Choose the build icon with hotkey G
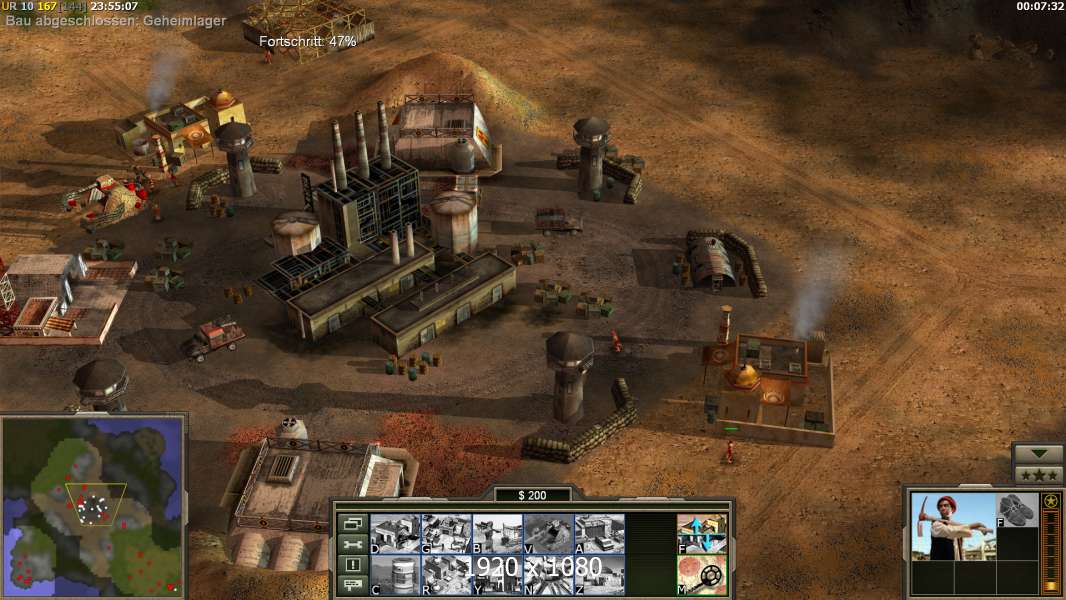Image resolution: width=1066 pixels, height=600 pixels. [446, 533]
